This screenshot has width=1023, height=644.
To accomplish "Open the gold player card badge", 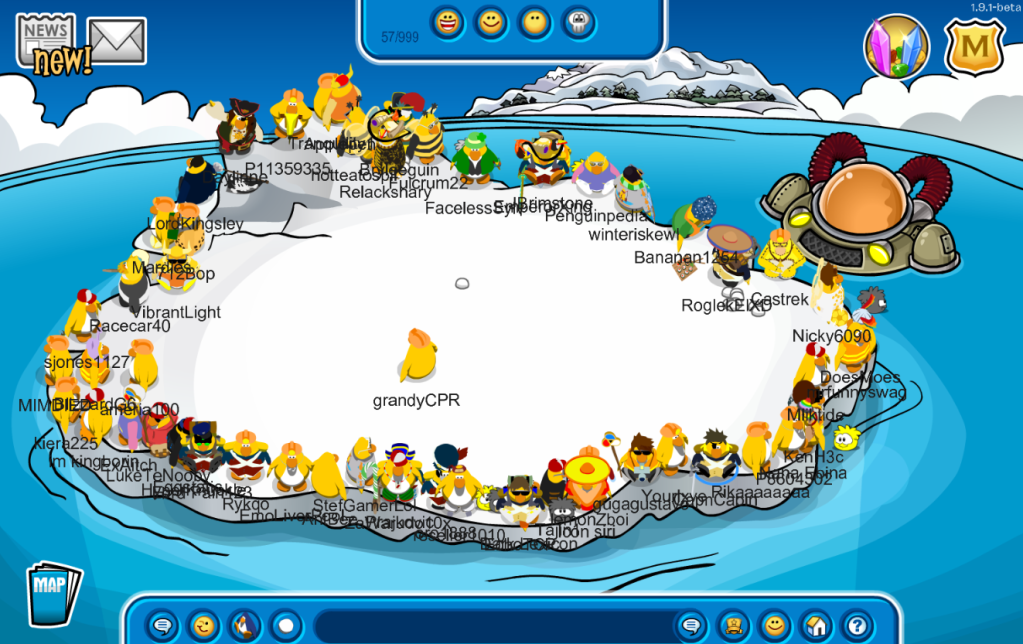I will coord(732,626).
